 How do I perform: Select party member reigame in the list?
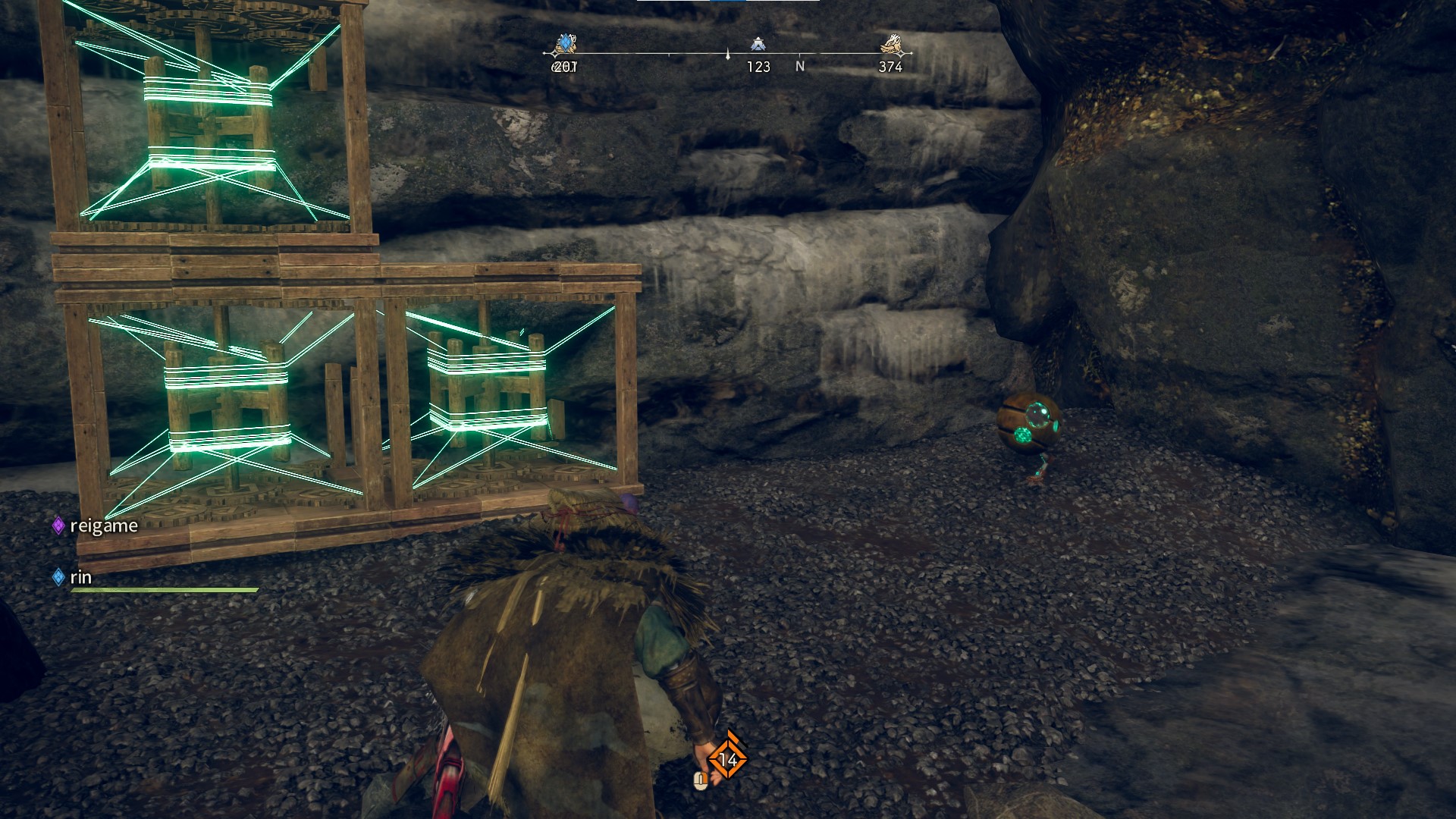[103, 526]
